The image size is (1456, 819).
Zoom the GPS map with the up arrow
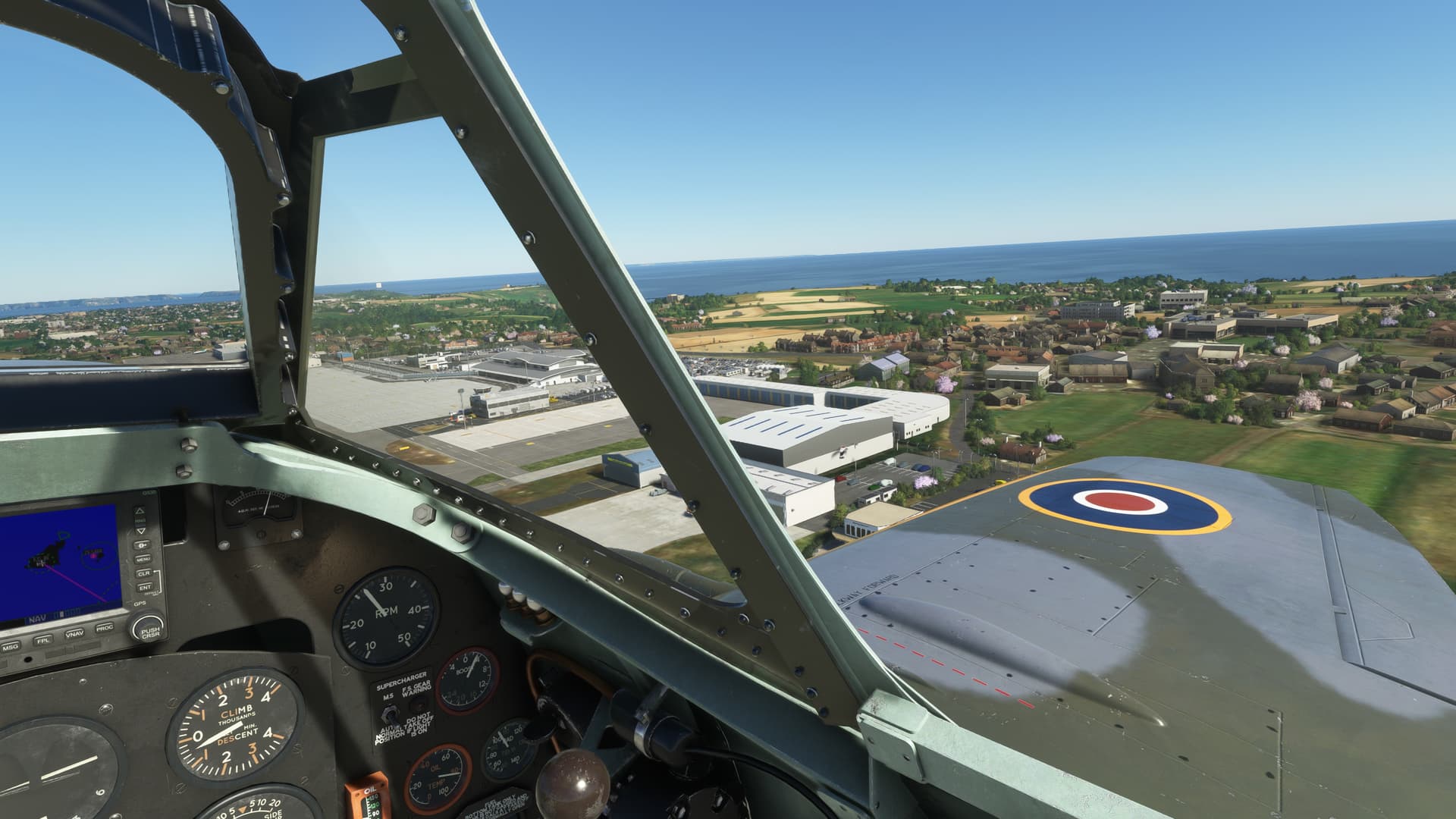(140, 510)
